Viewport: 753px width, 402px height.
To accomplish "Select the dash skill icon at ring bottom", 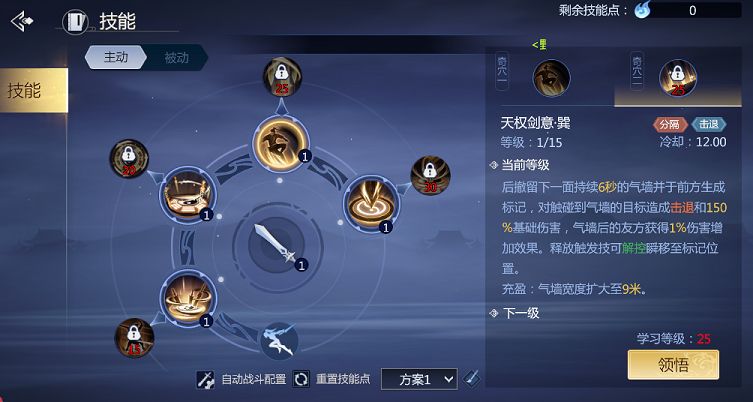I will [277, 341].
